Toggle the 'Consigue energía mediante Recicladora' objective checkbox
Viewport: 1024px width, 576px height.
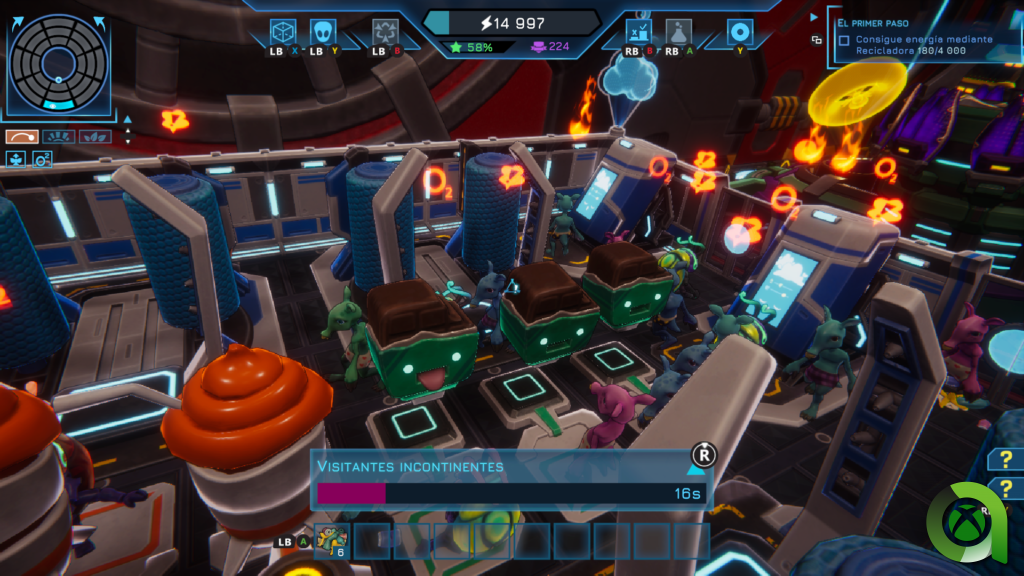(x=845, y=41)
